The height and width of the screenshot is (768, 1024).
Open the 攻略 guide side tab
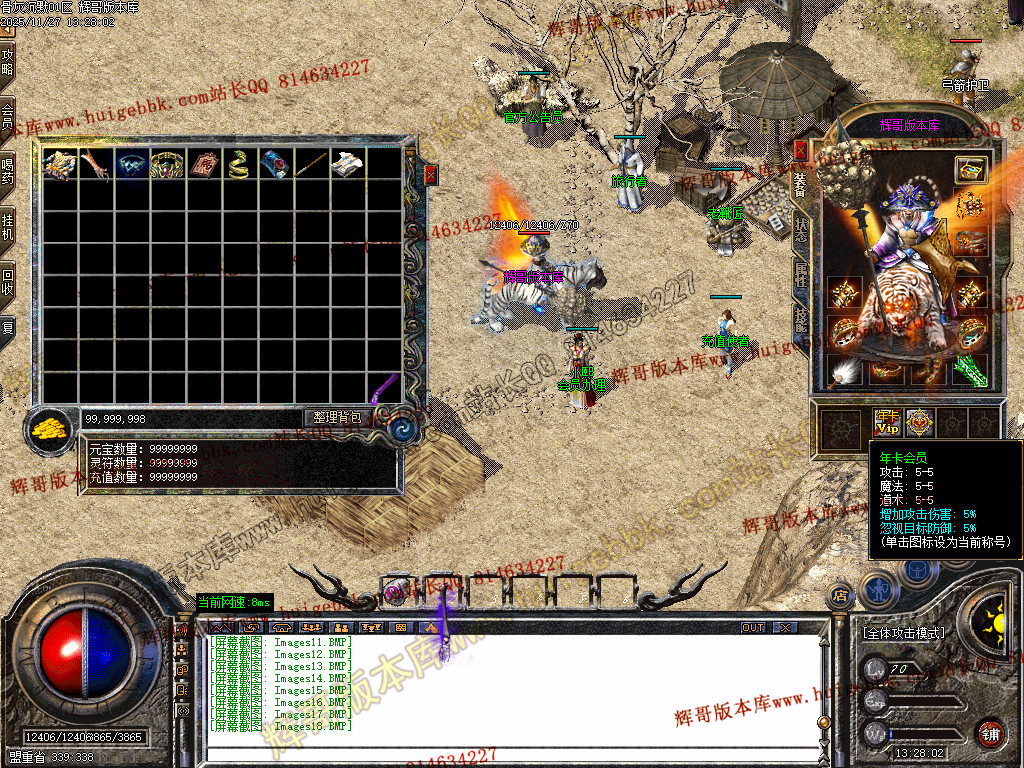coord(7,62)
